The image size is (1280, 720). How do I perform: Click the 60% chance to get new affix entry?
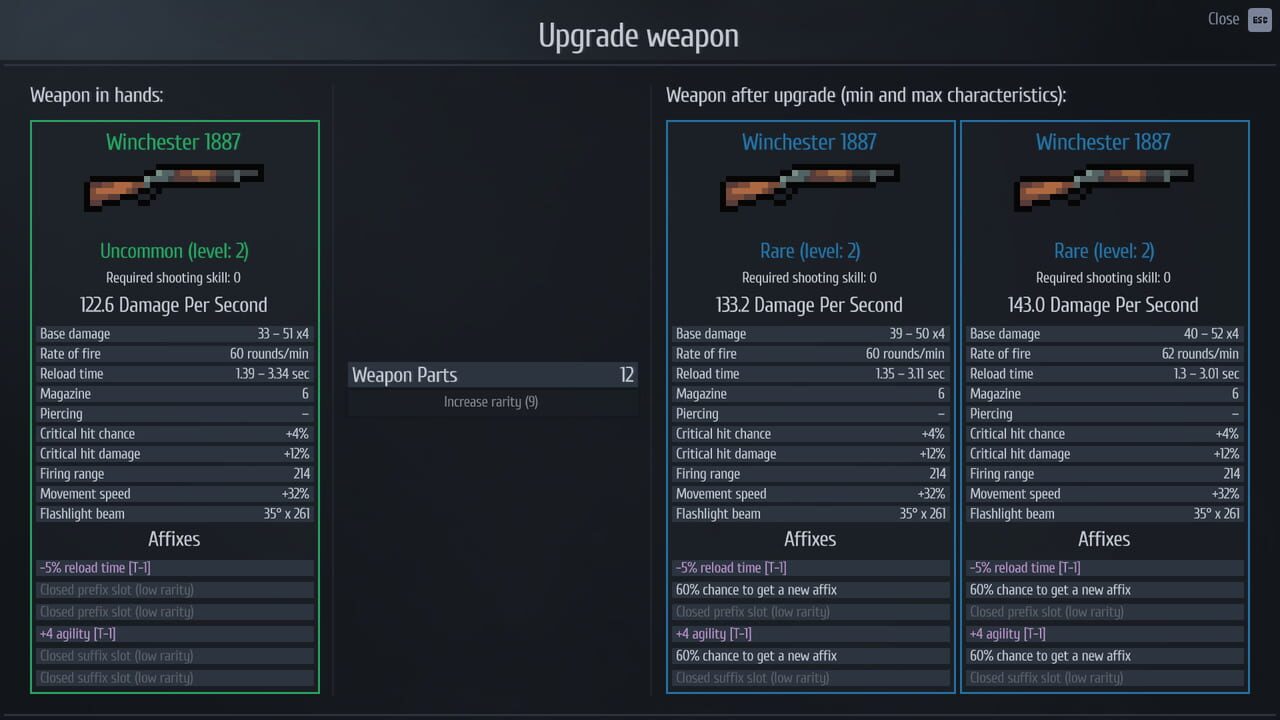(810, 589)
